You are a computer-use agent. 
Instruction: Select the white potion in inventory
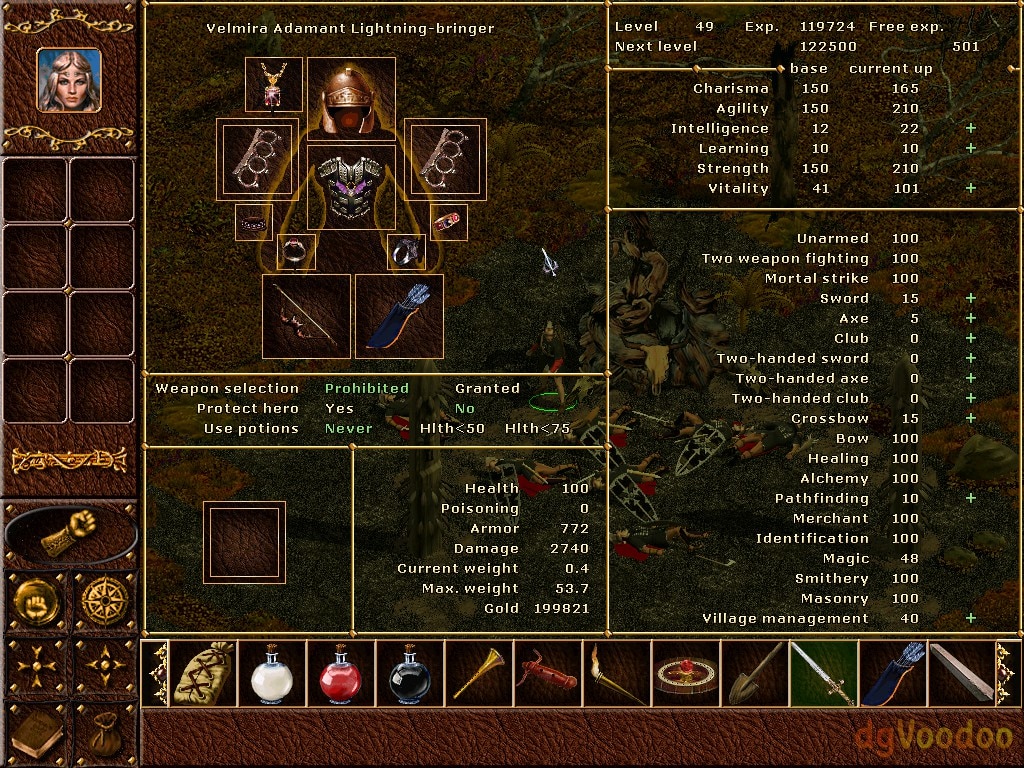[272, 675]
